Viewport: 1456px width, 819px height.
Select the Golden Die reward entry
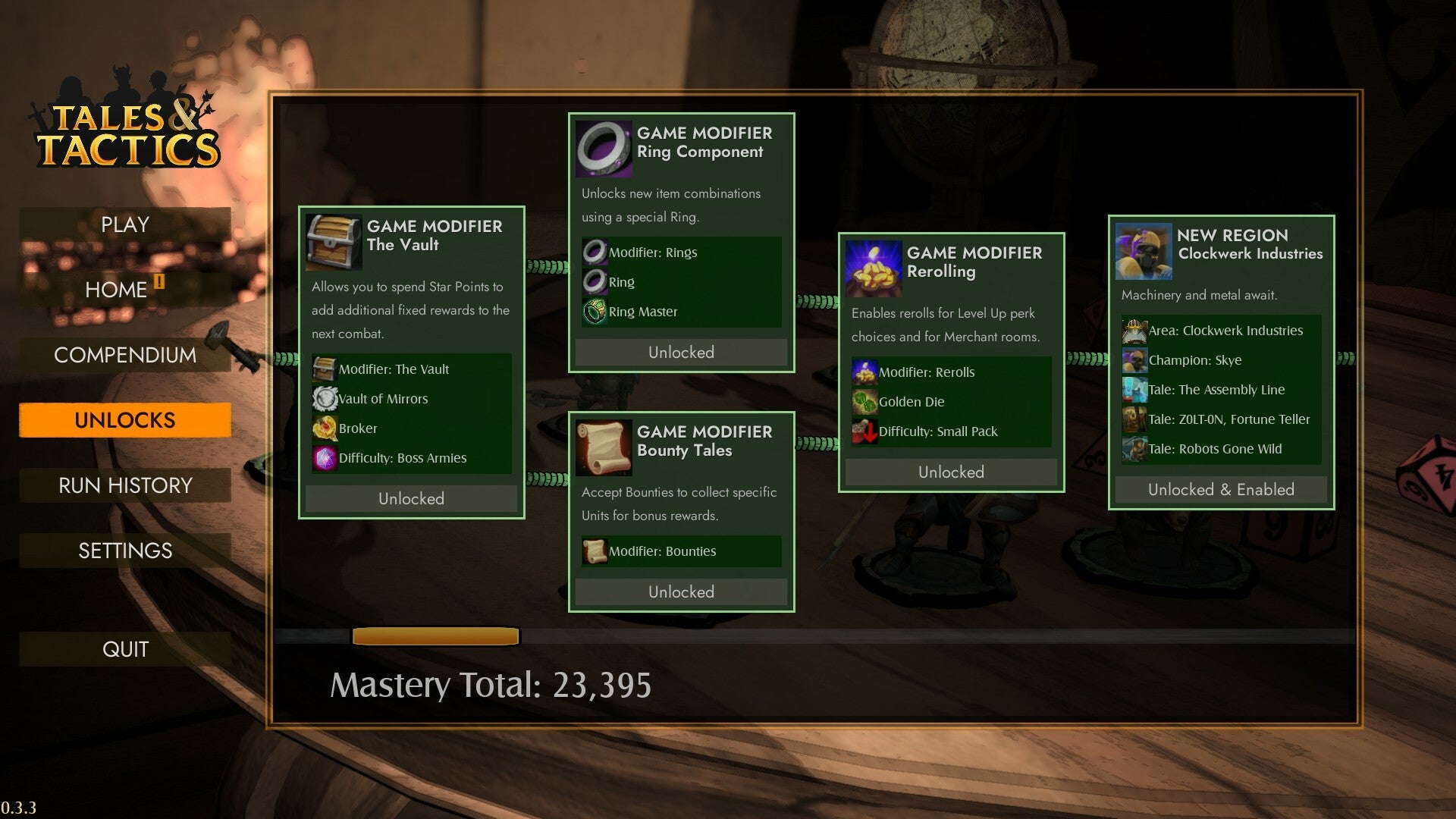tap(911, 402)
